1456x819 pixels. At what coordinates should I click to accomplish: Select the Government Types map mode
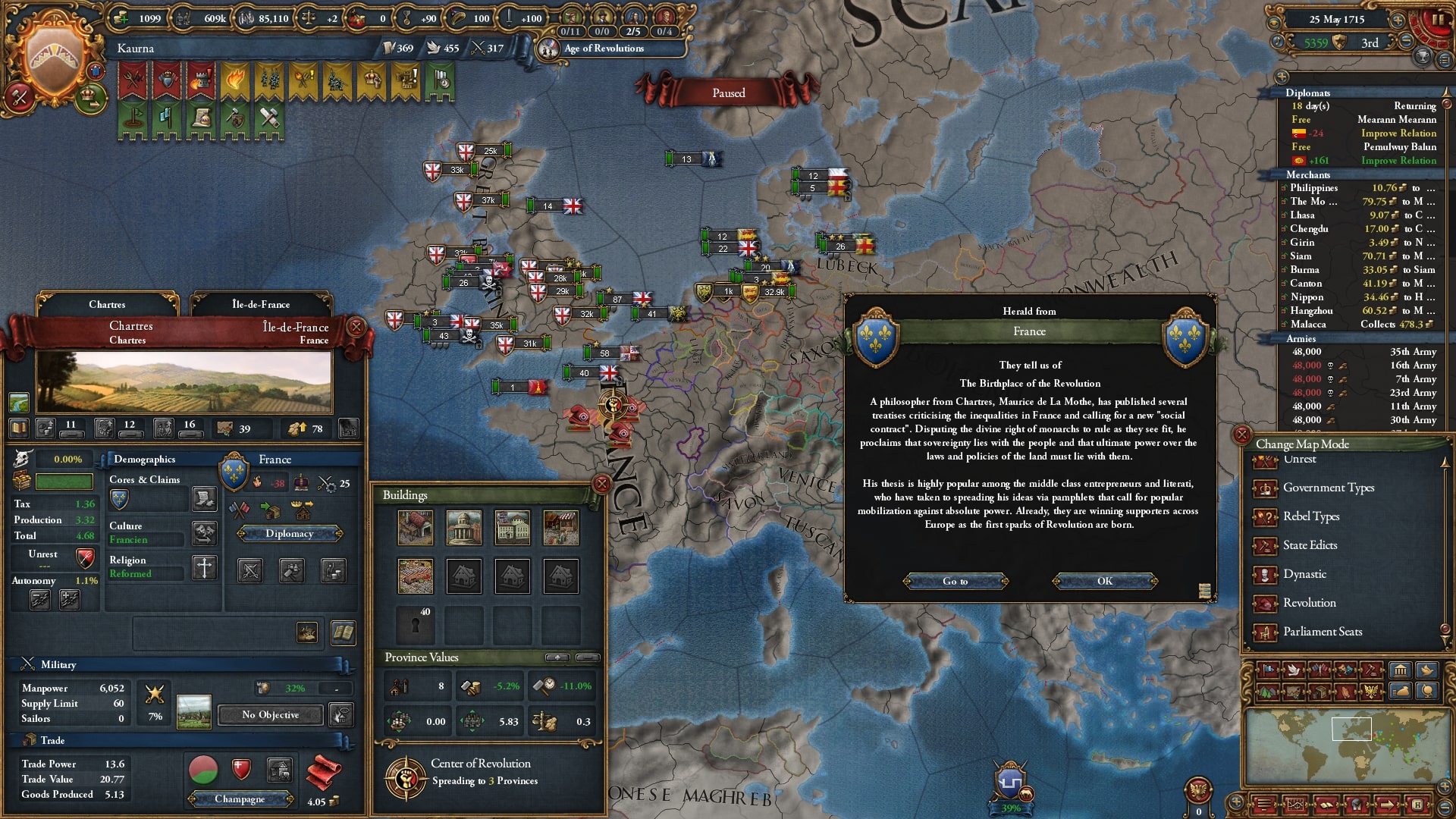1328,488
